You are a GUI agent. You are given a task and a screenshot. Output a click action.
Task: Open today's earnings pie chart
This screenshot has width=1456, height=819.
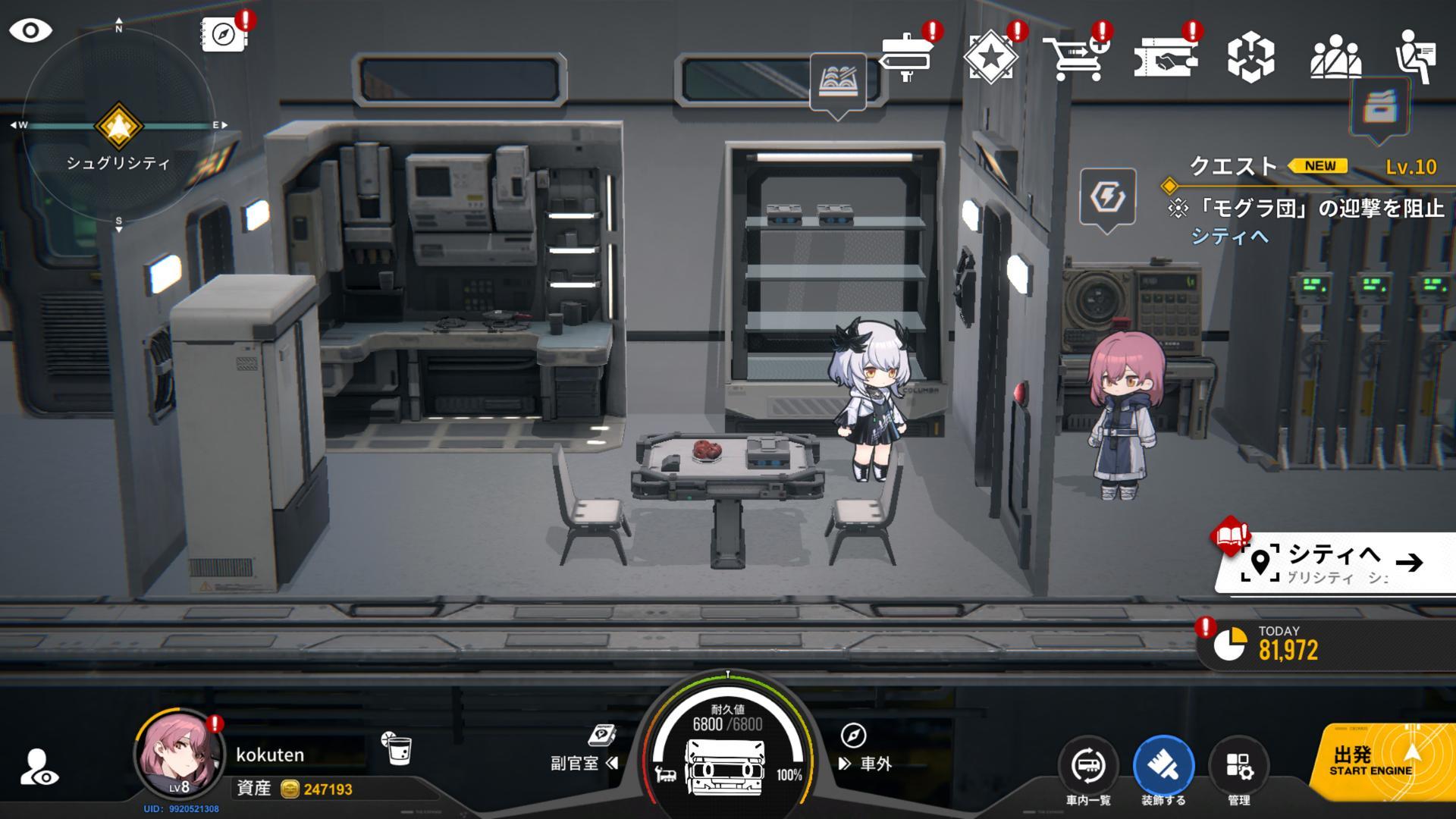pos(1229,645)
